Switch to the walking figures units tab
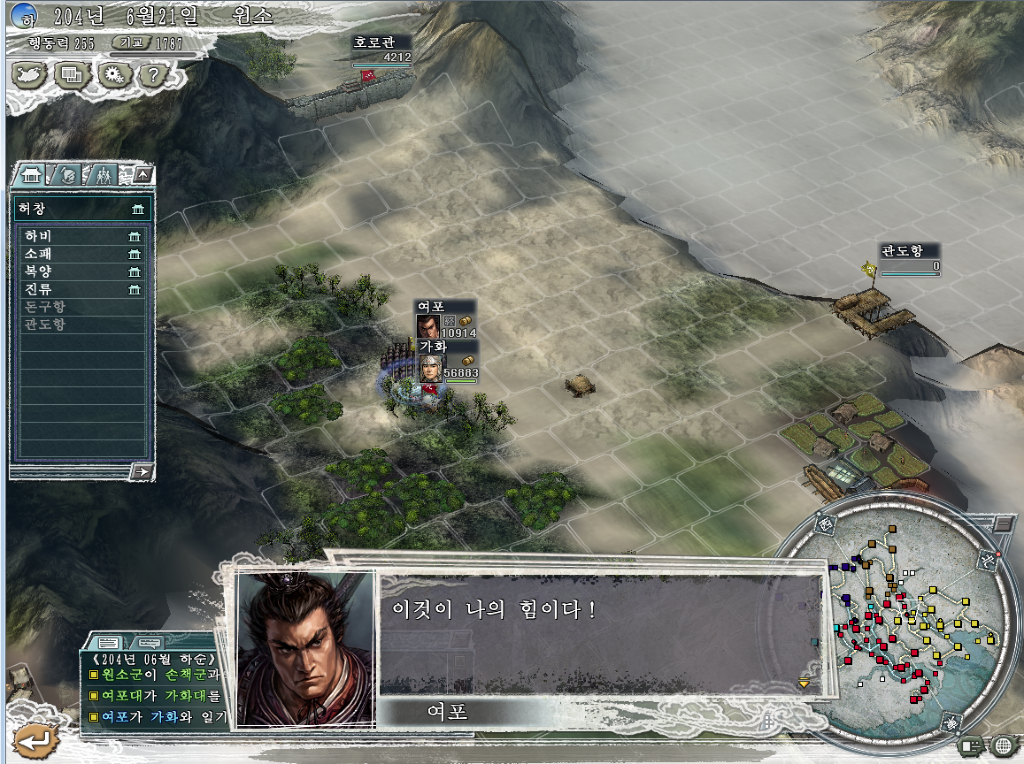 [x=102, y=176]
